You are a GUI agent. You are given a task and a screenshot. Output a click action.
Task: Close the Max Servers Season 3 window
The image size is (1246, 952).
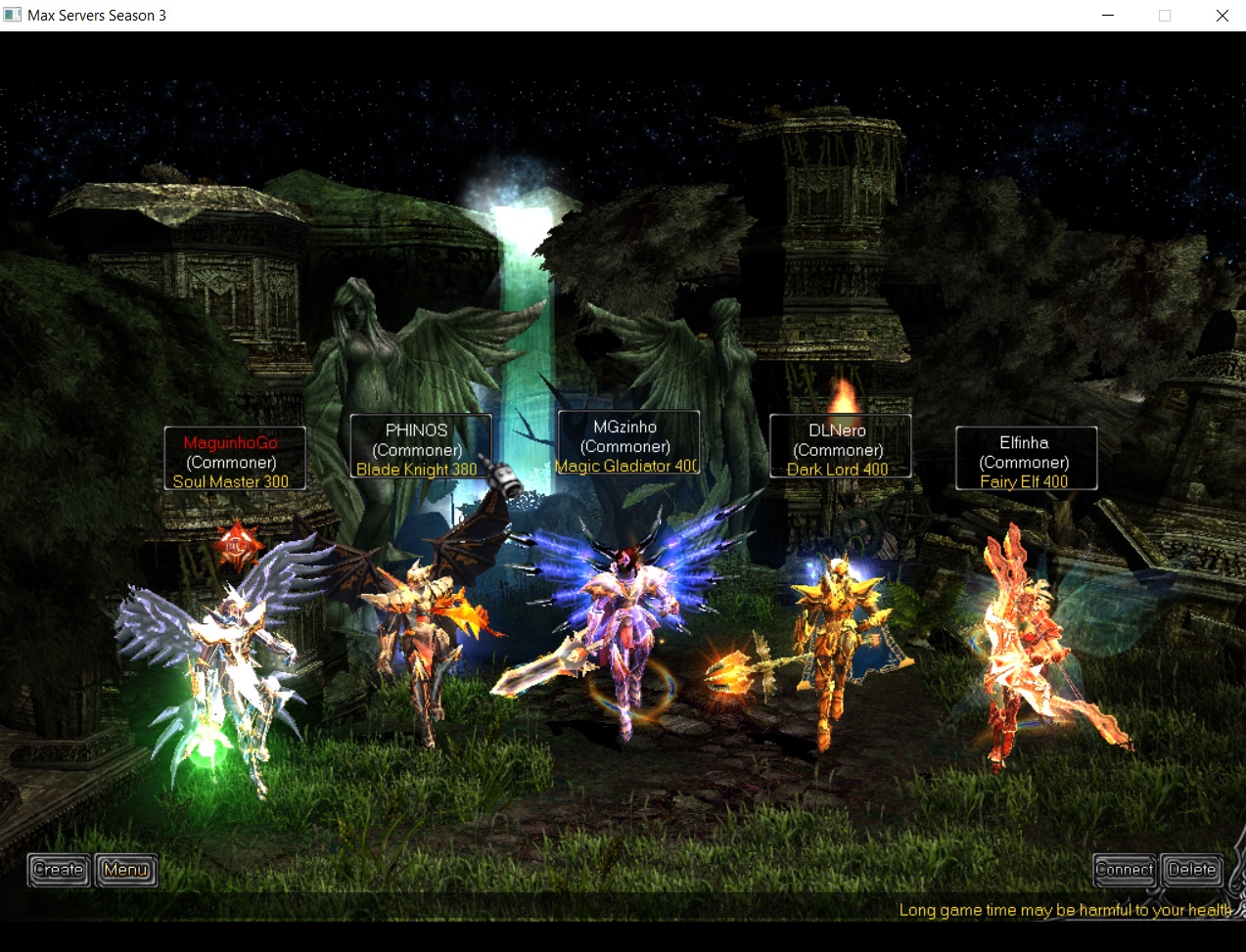[x=1222, y=16]
